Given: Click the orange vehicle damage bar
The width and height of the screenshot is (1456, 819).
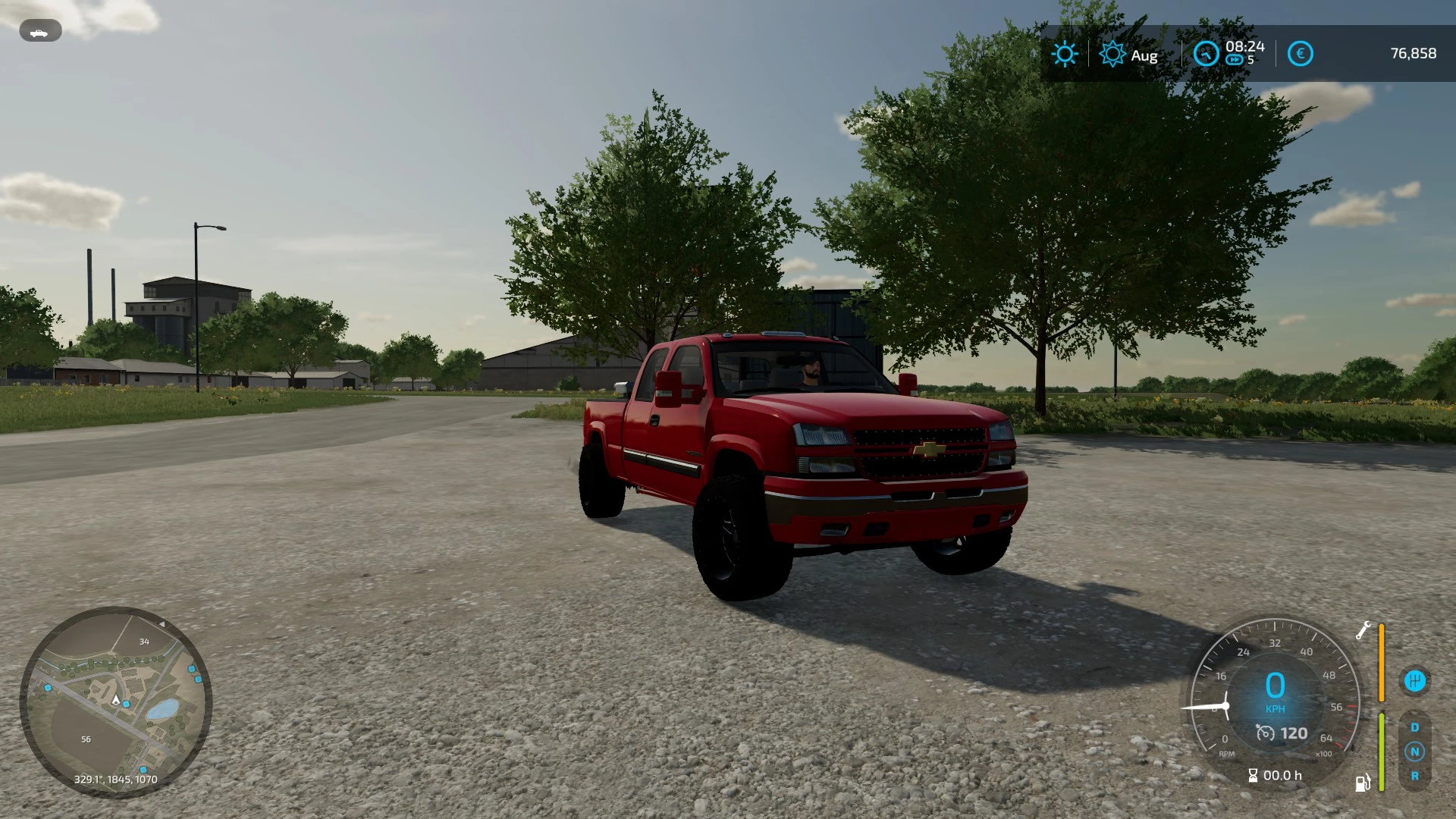Looking at the screenshot, I should [x=1381, y=661].
